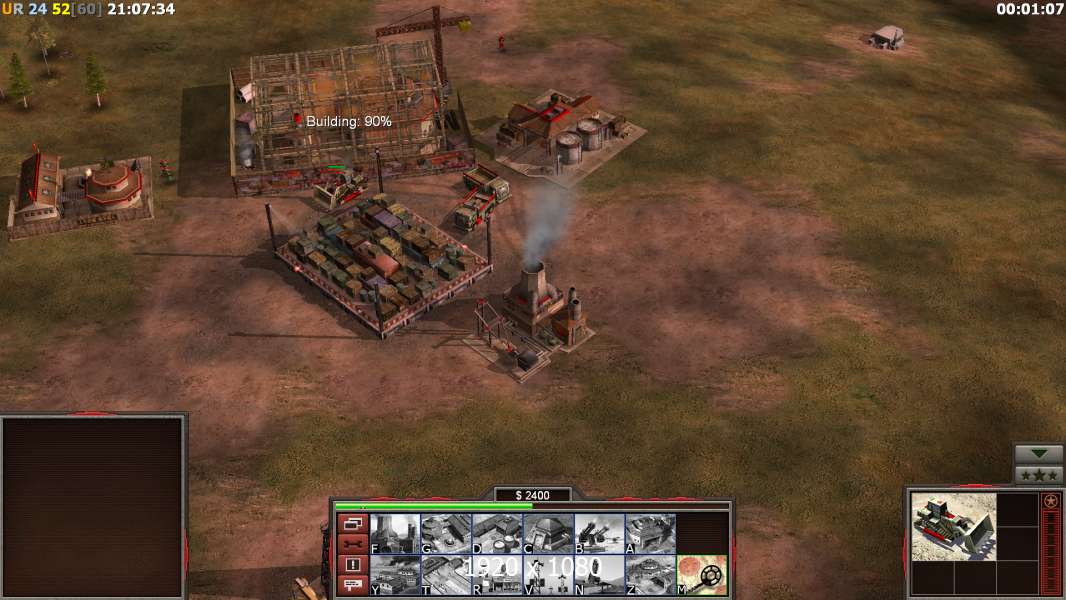Choose the build icon labeled Y

point(394,575)
